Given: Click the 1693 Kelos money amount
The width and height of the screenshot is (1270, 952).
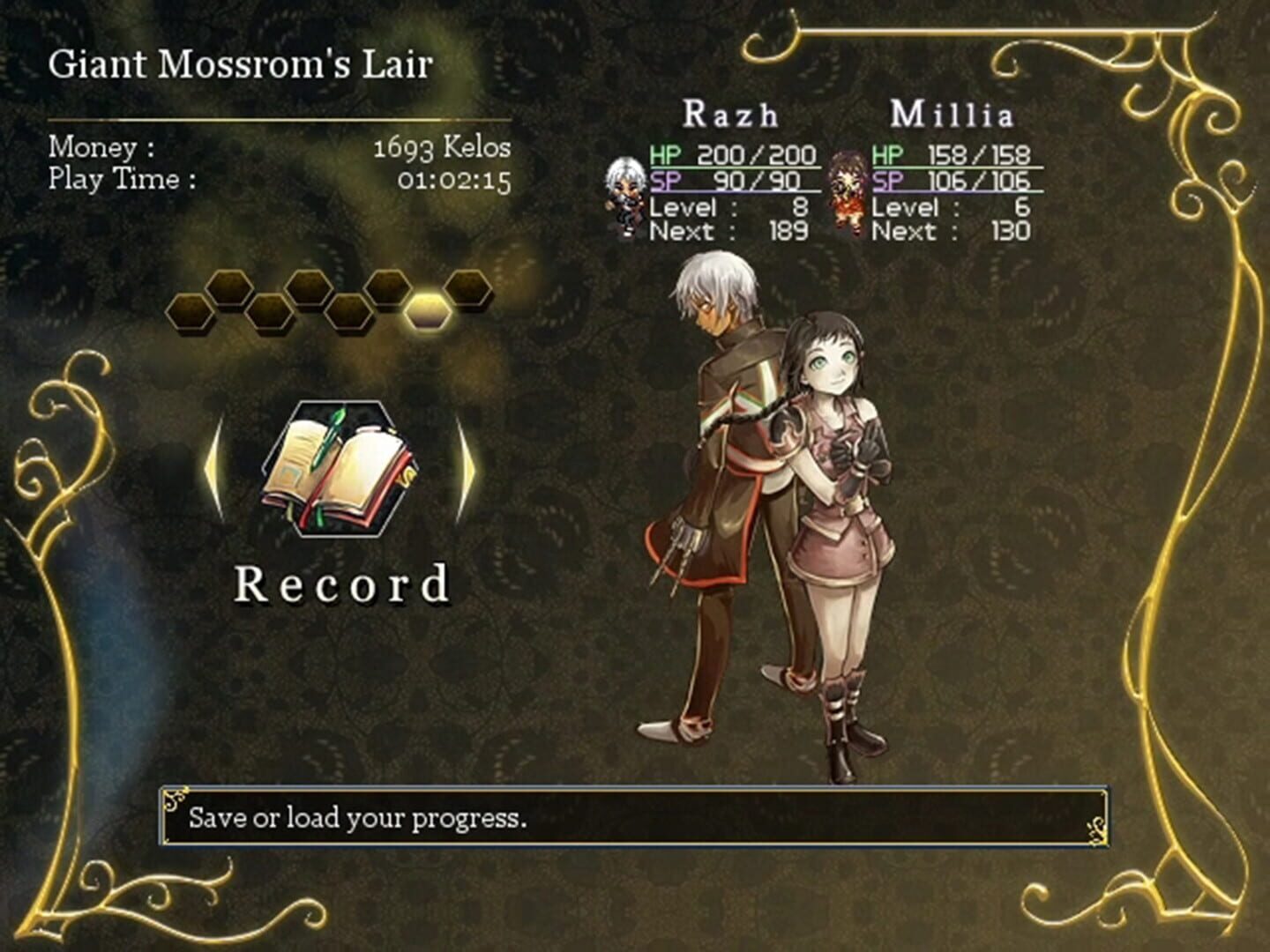Looking at the screenshot, I should pos(441,147).
